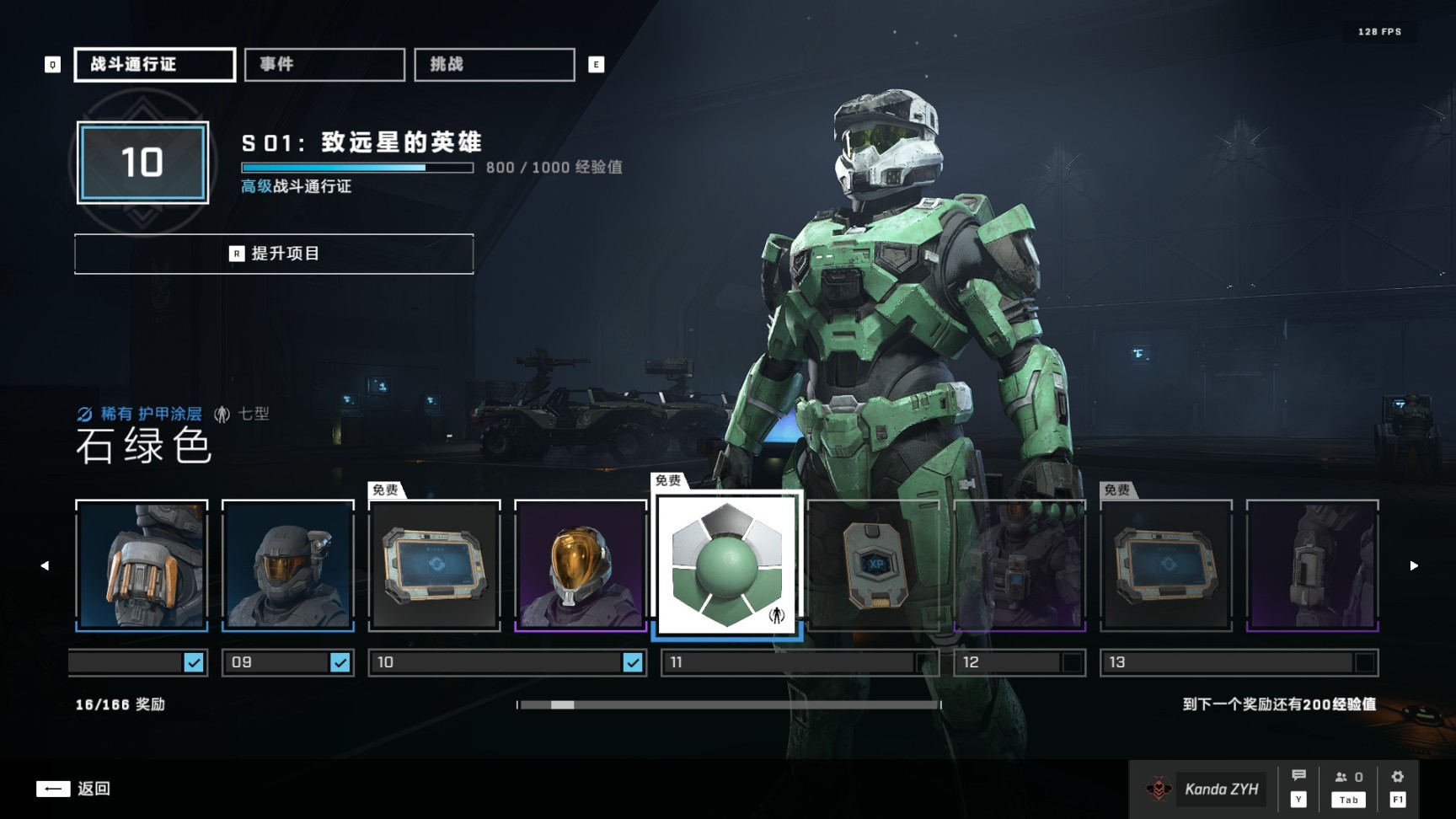Click the 提升项目 button
The height and width of the screenshot is (819, 1456).
[x=274, y=254]
